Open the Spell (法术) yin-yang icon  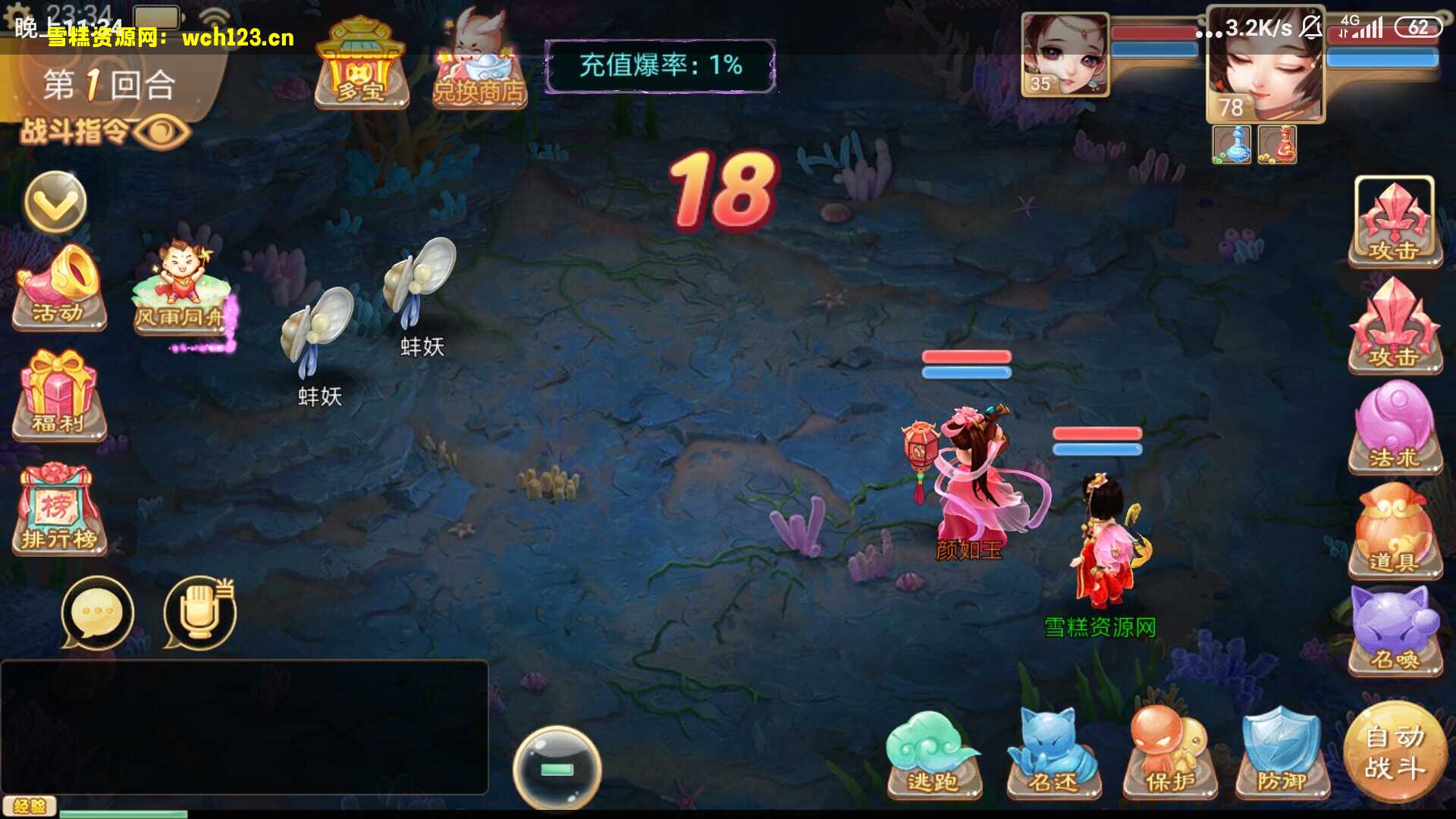coord(1395,428)
